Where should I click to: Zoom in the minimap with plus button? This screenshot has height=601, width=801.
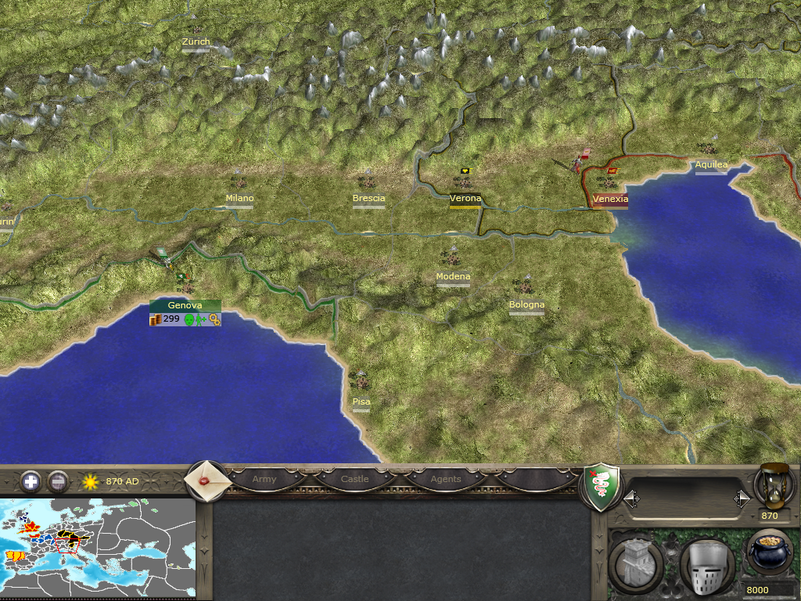pyautogui.click(x=32, y=481)
